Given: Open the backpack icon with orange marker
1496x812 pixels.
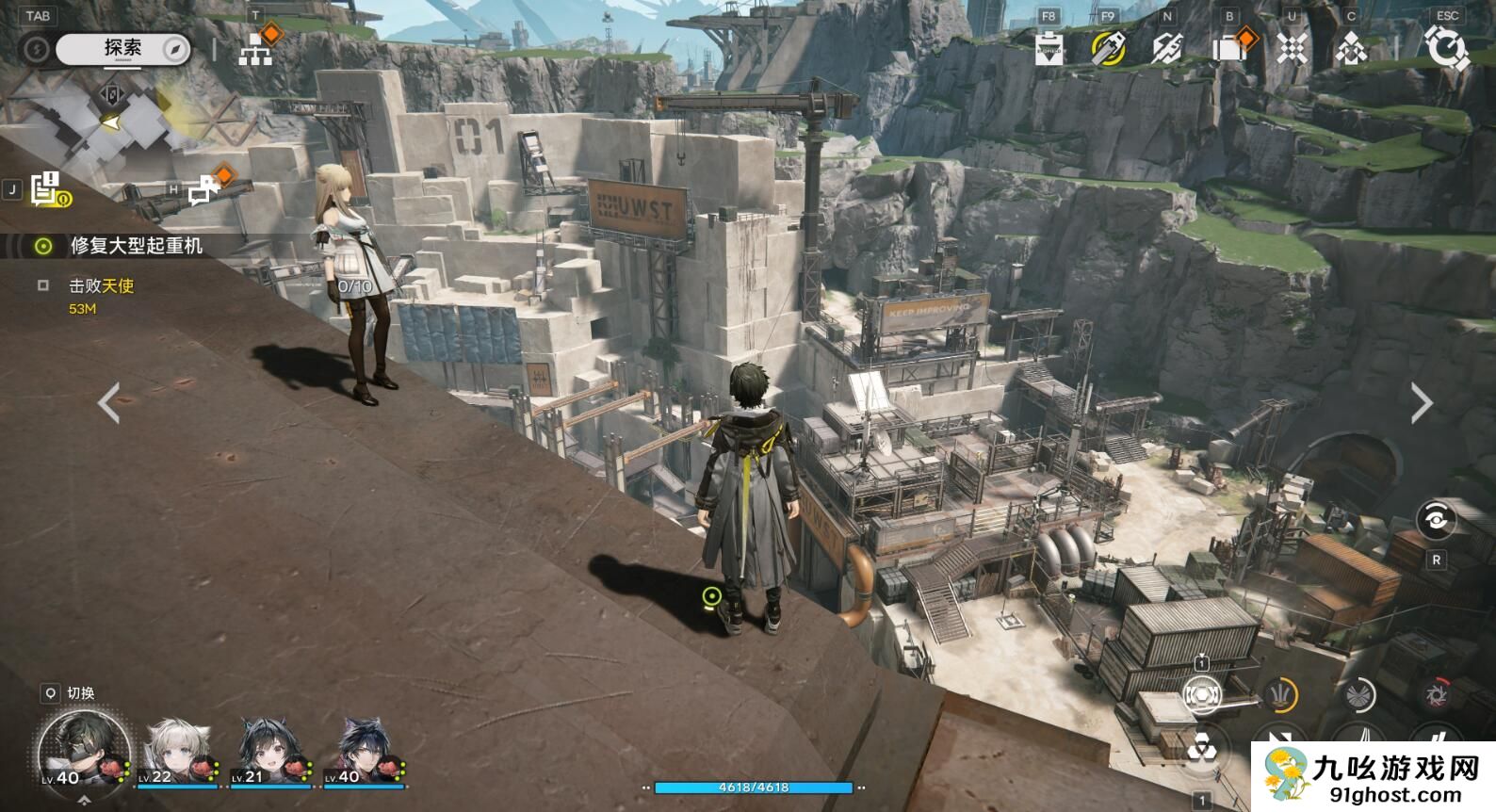Looking at the screenshot, I should click(x=1230, y=48).
